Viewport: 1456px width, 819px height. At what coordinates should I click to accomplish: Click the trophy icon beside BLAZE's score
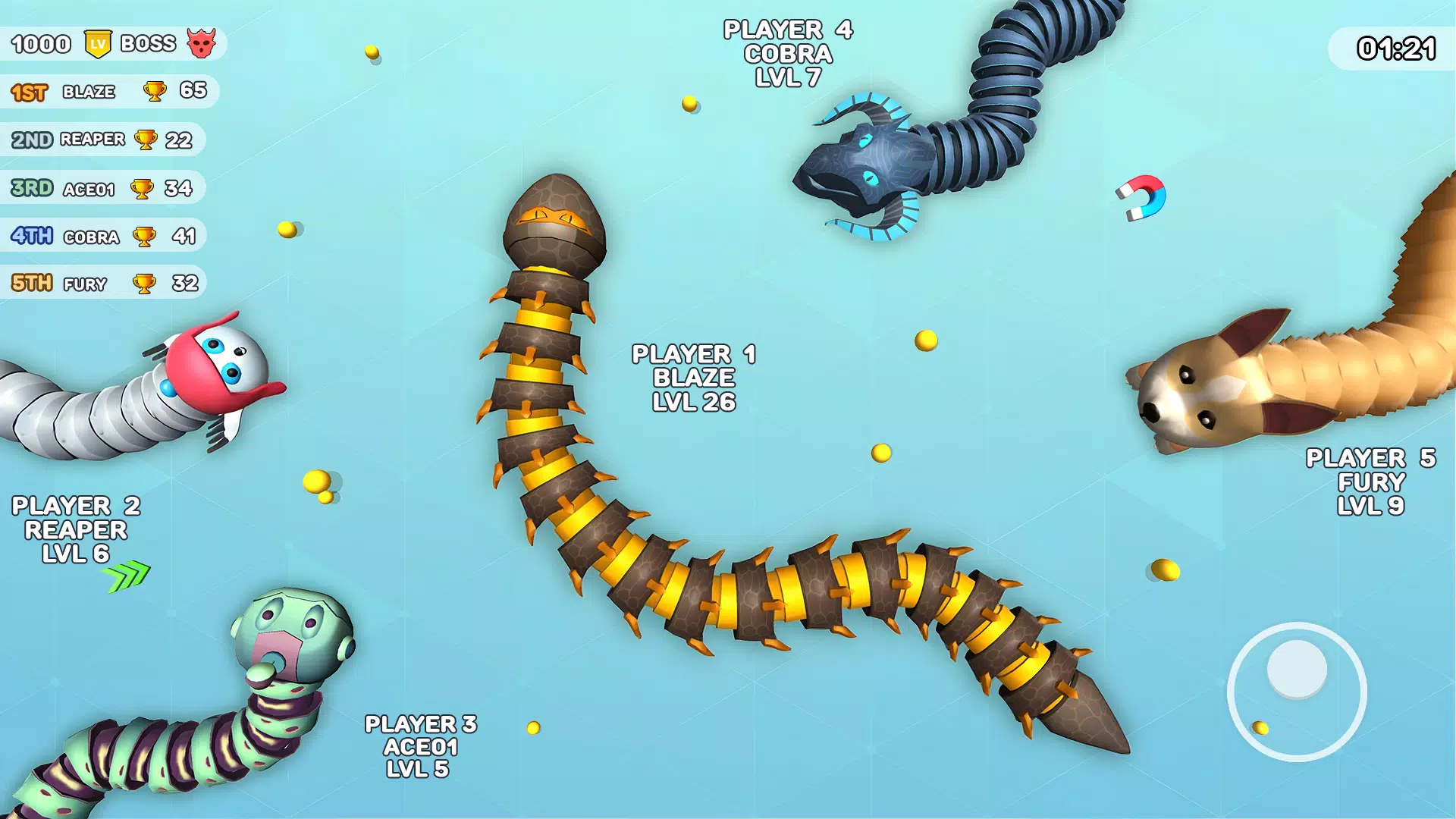tap(155, 91)
